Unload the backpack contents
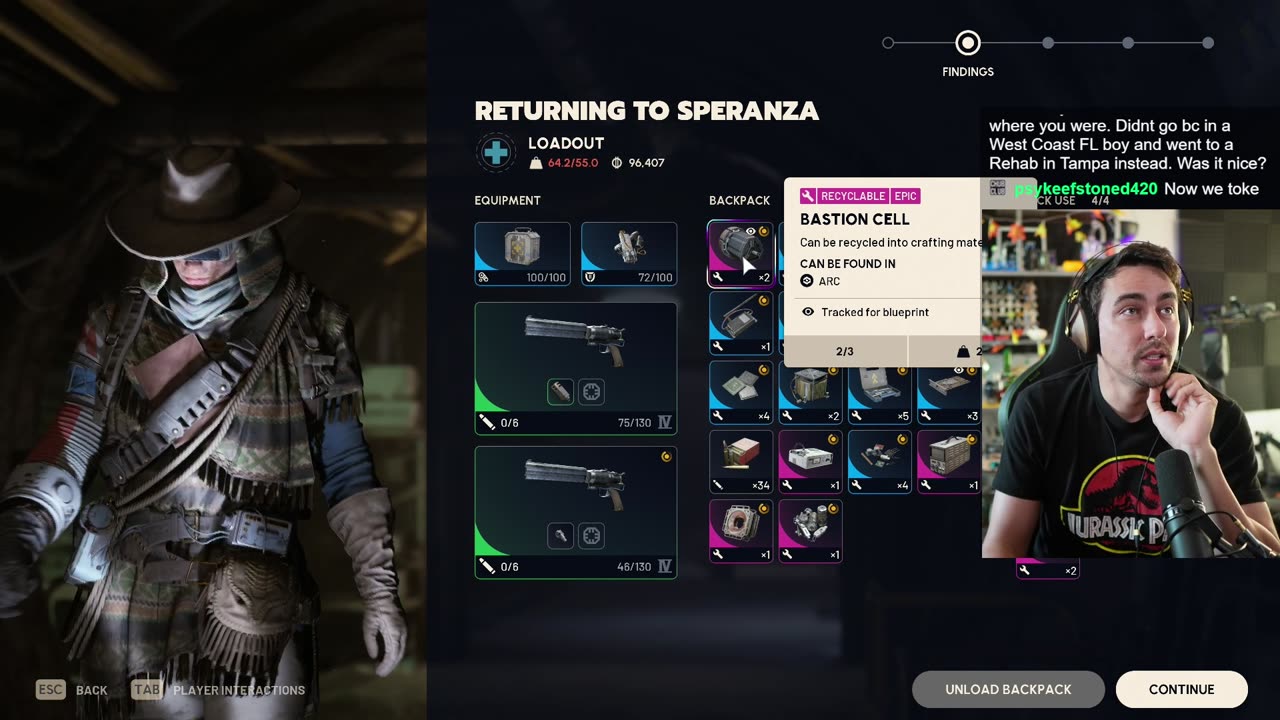 pos(1008,689)
